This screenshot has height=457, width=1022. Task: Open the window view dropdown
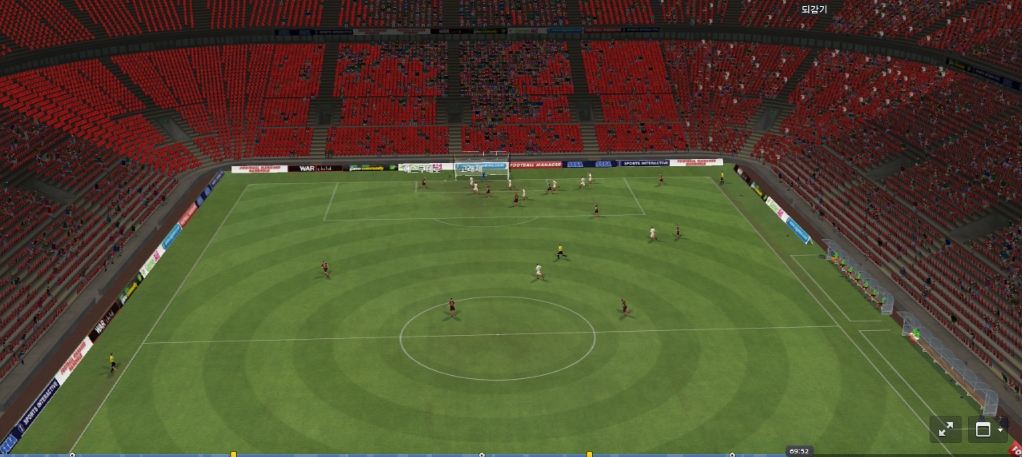[987, 430]
